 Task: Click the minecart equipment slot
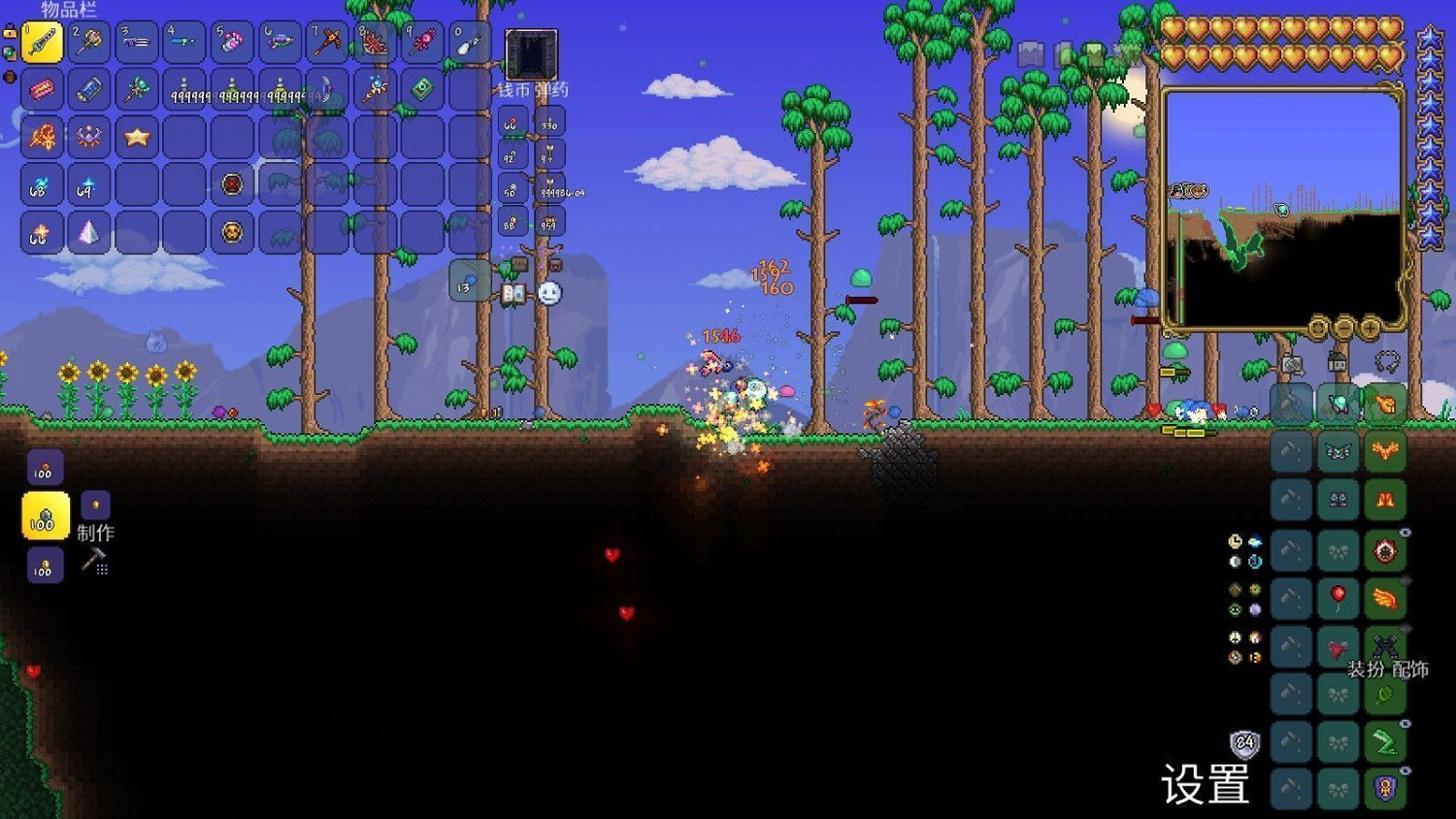pos(1291,404)
